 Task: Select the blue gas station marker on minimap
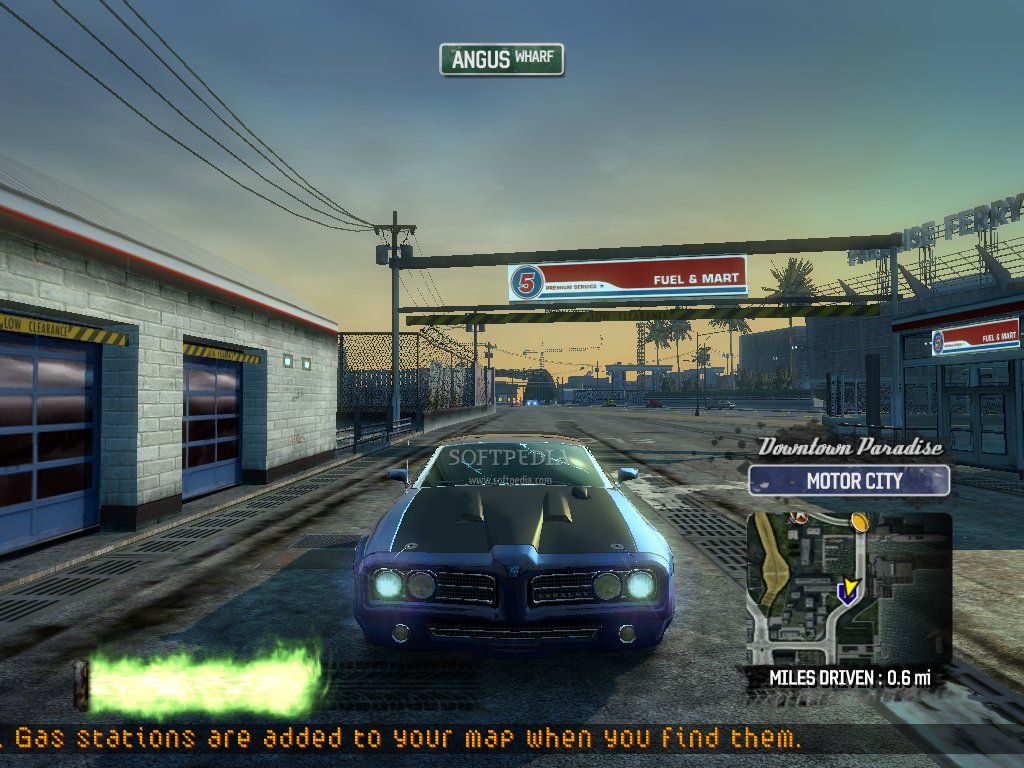(x=845, y=596)
